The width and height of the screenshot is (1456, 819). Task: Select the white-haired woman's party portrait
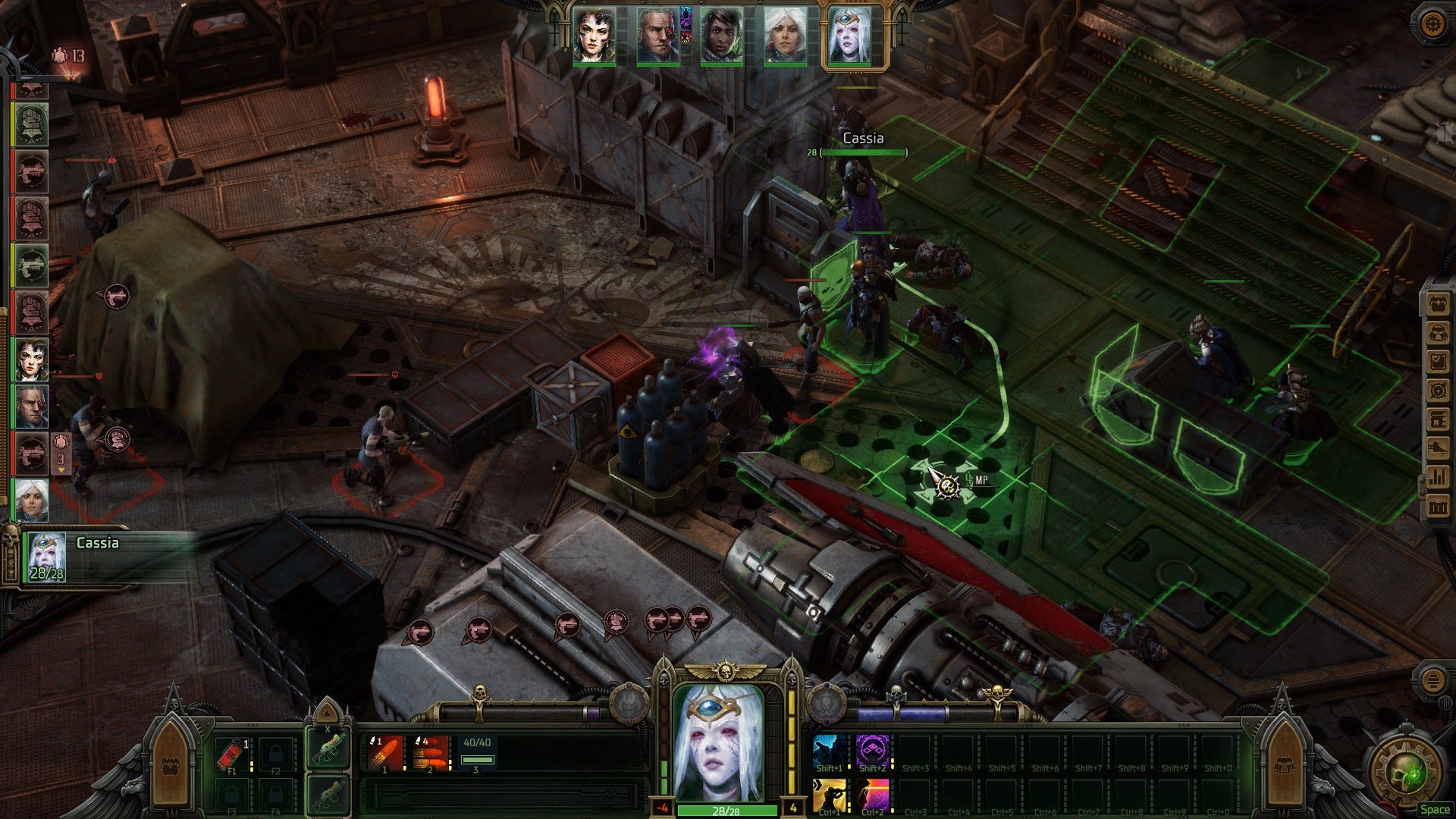(x=784, y=36)
